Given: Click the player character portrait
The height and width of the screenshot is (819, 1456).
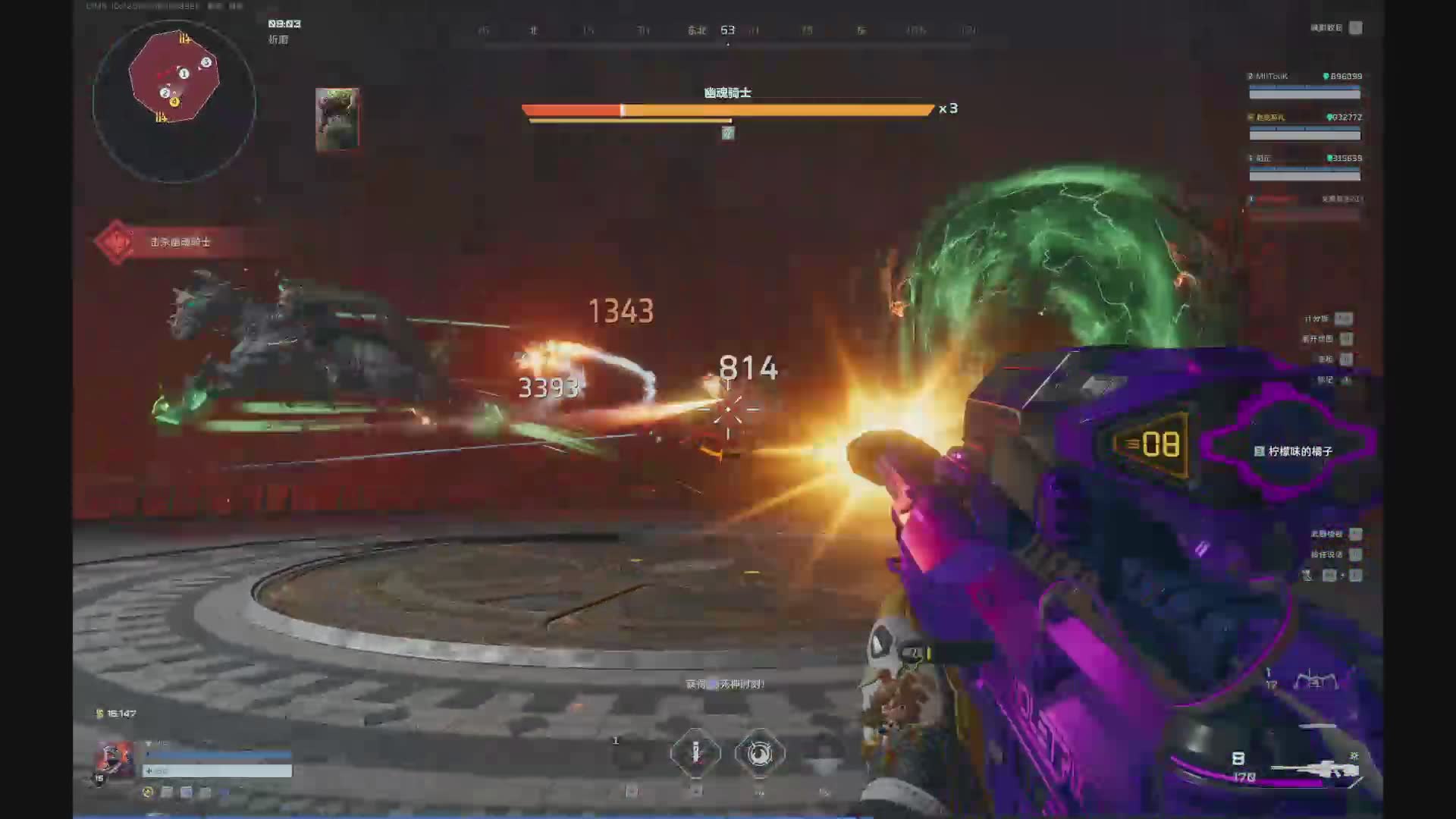Looking at the screenshot, I should pos(114,759).
